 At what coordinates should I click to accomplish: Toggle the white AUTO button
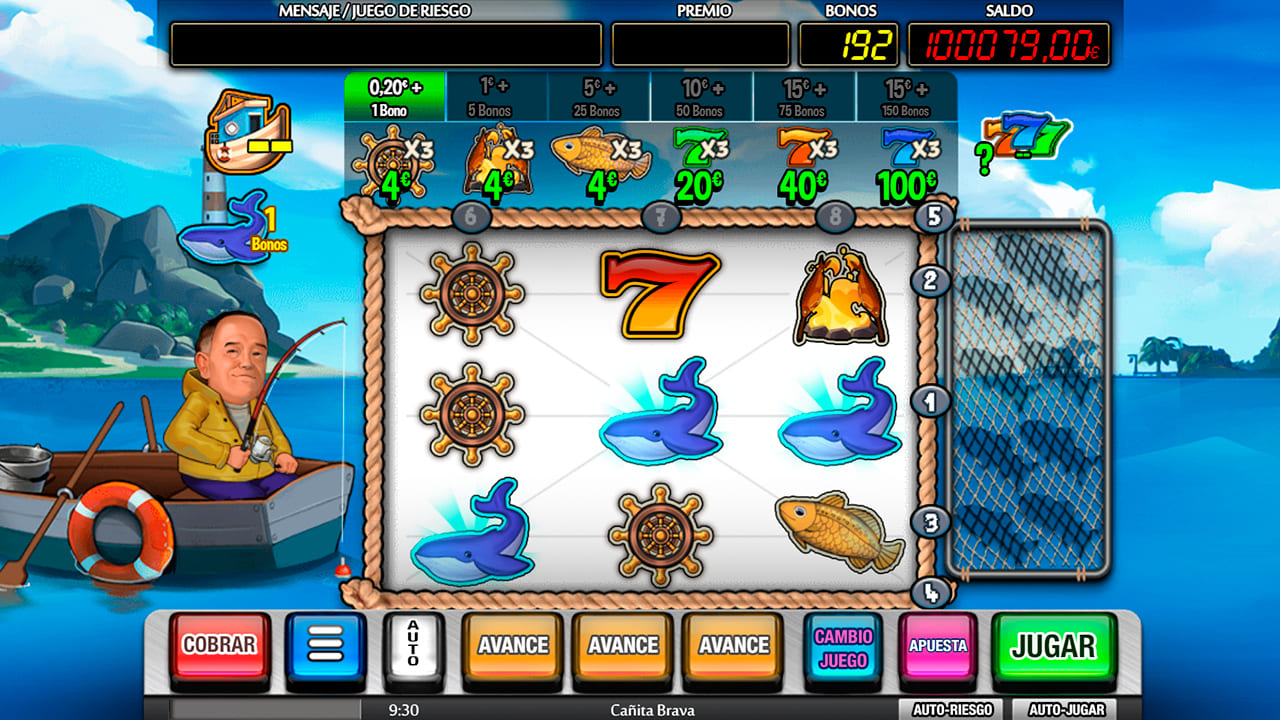(x=413, y=646)
